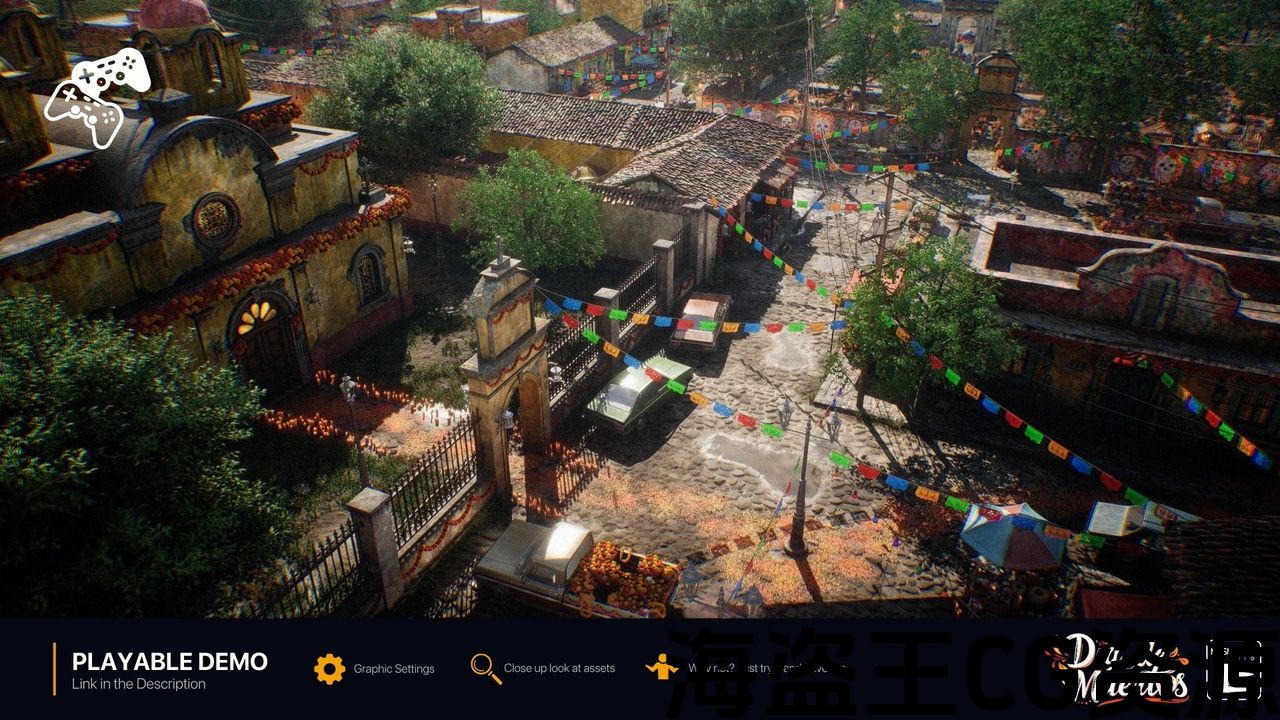This screenshot has width=1280, height=720.
Task: Click the game controllers logo
Action: [98, 96]
